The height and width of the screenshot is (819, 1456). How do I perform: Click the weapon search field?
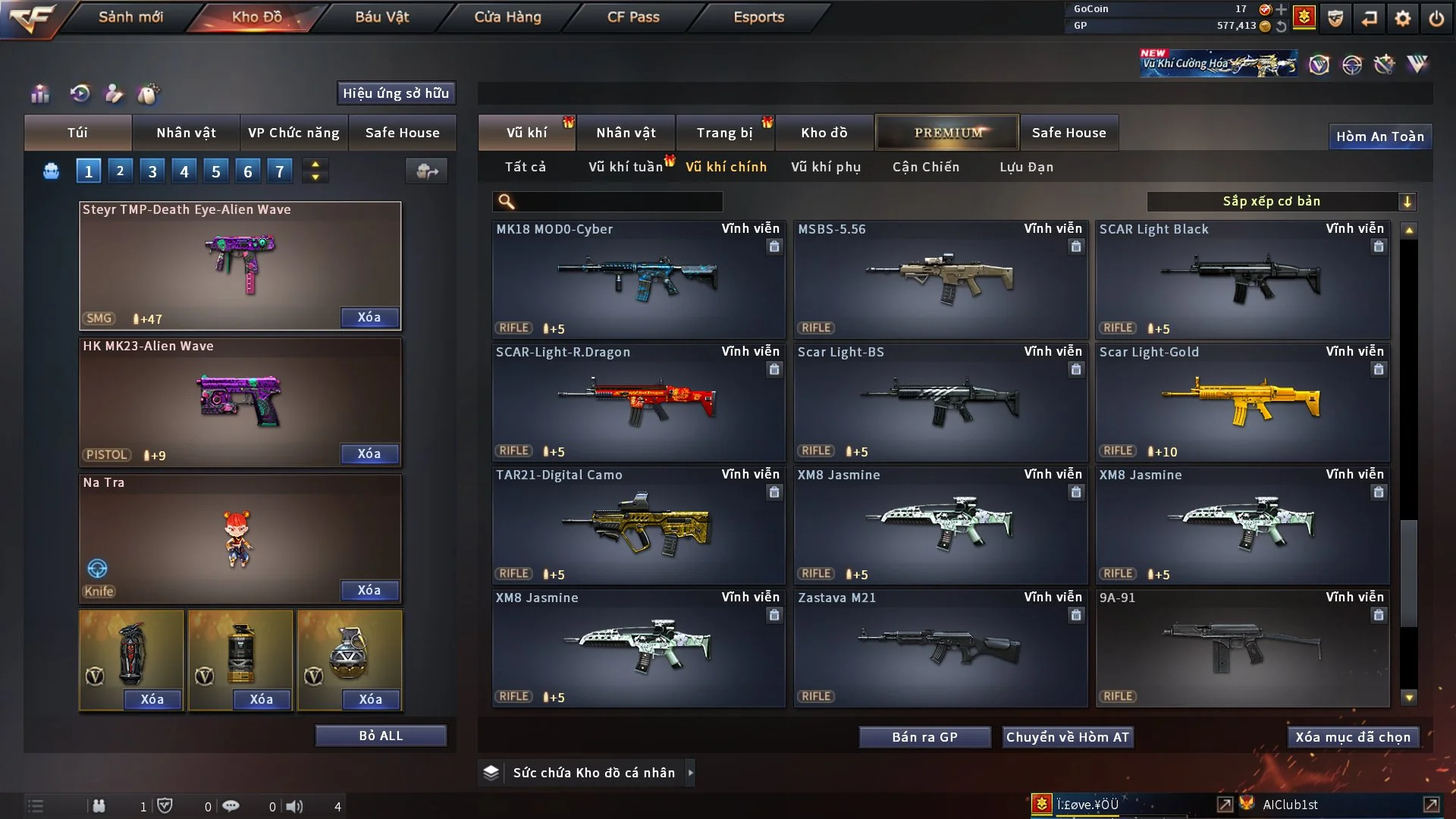tap(618, 202)
